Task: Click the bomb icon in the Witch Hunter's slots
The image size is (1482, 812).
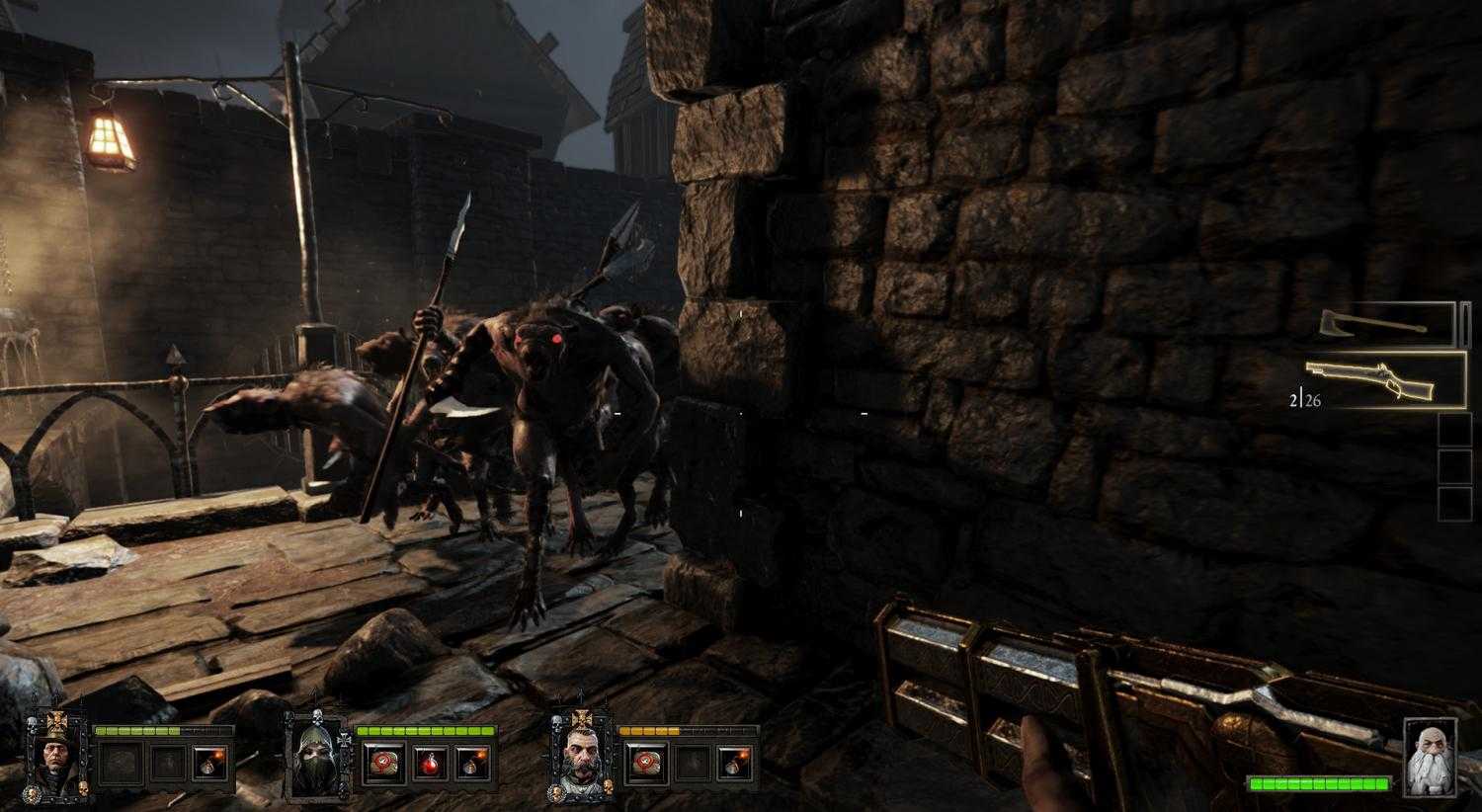Action: click(208, 763)
